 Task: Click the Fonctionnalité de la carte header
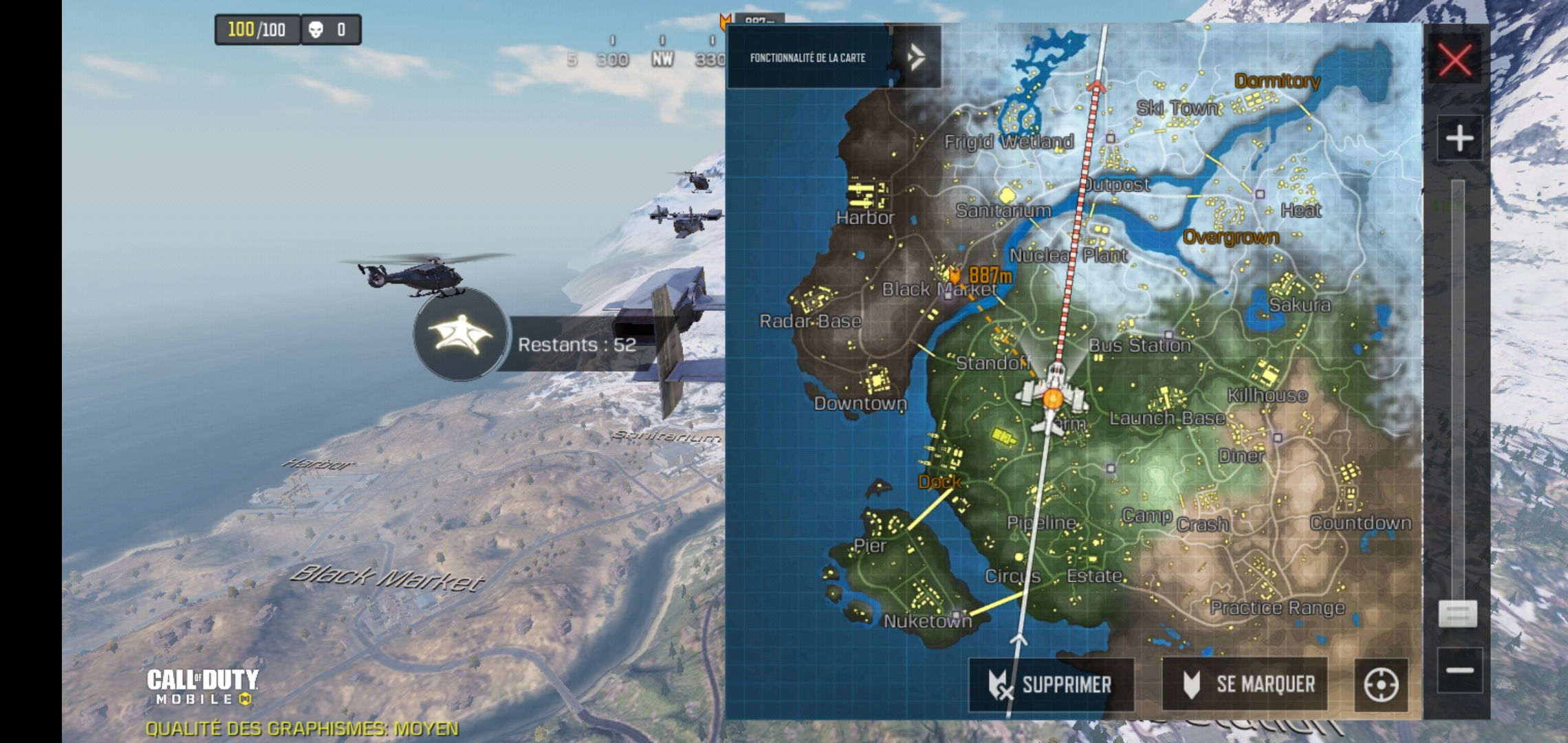808,58
